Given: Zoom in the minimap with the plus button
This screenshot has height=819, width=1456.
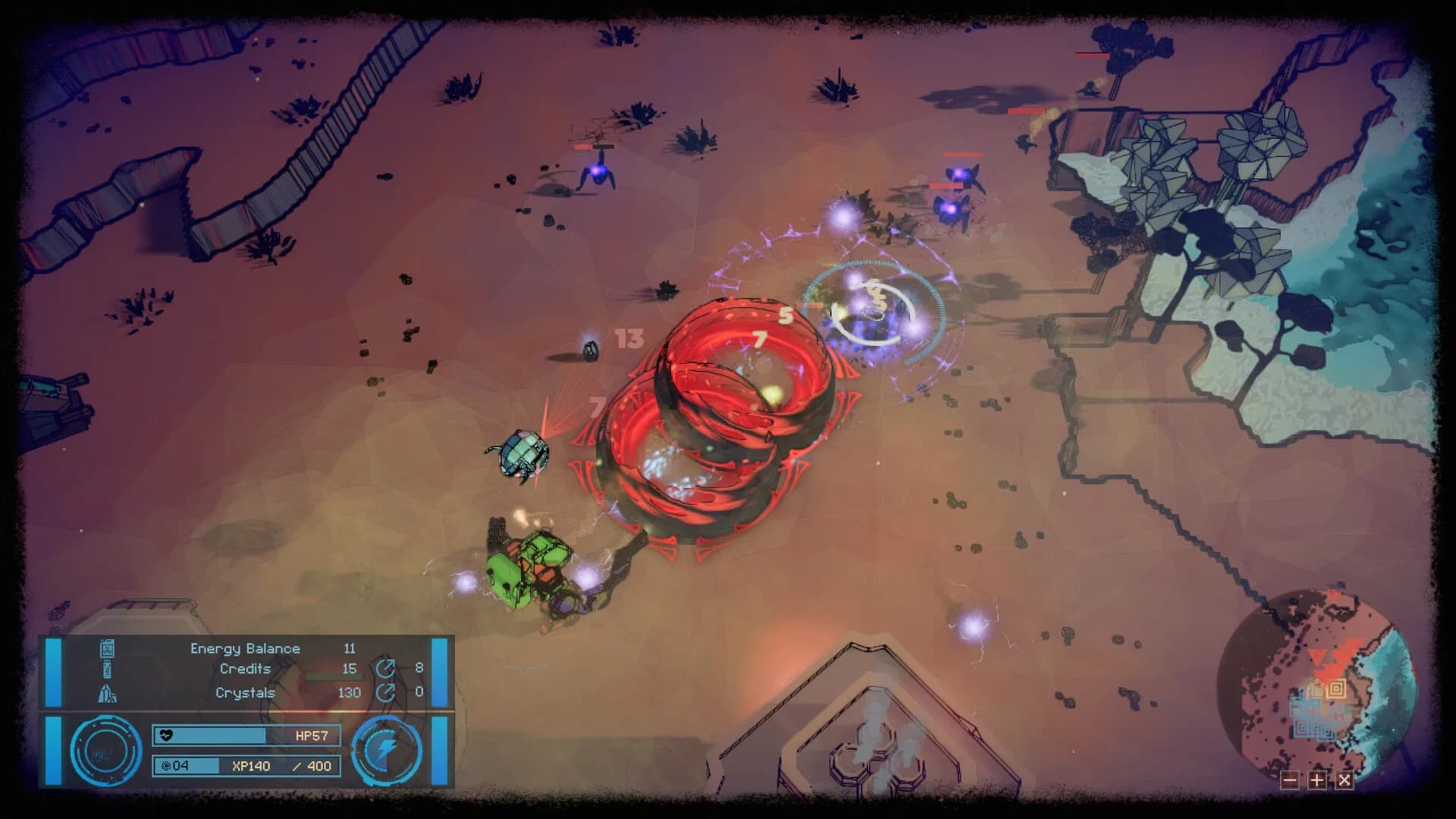Looking at the screenshot, I should pyautogui.click(x=1317, y=780).
